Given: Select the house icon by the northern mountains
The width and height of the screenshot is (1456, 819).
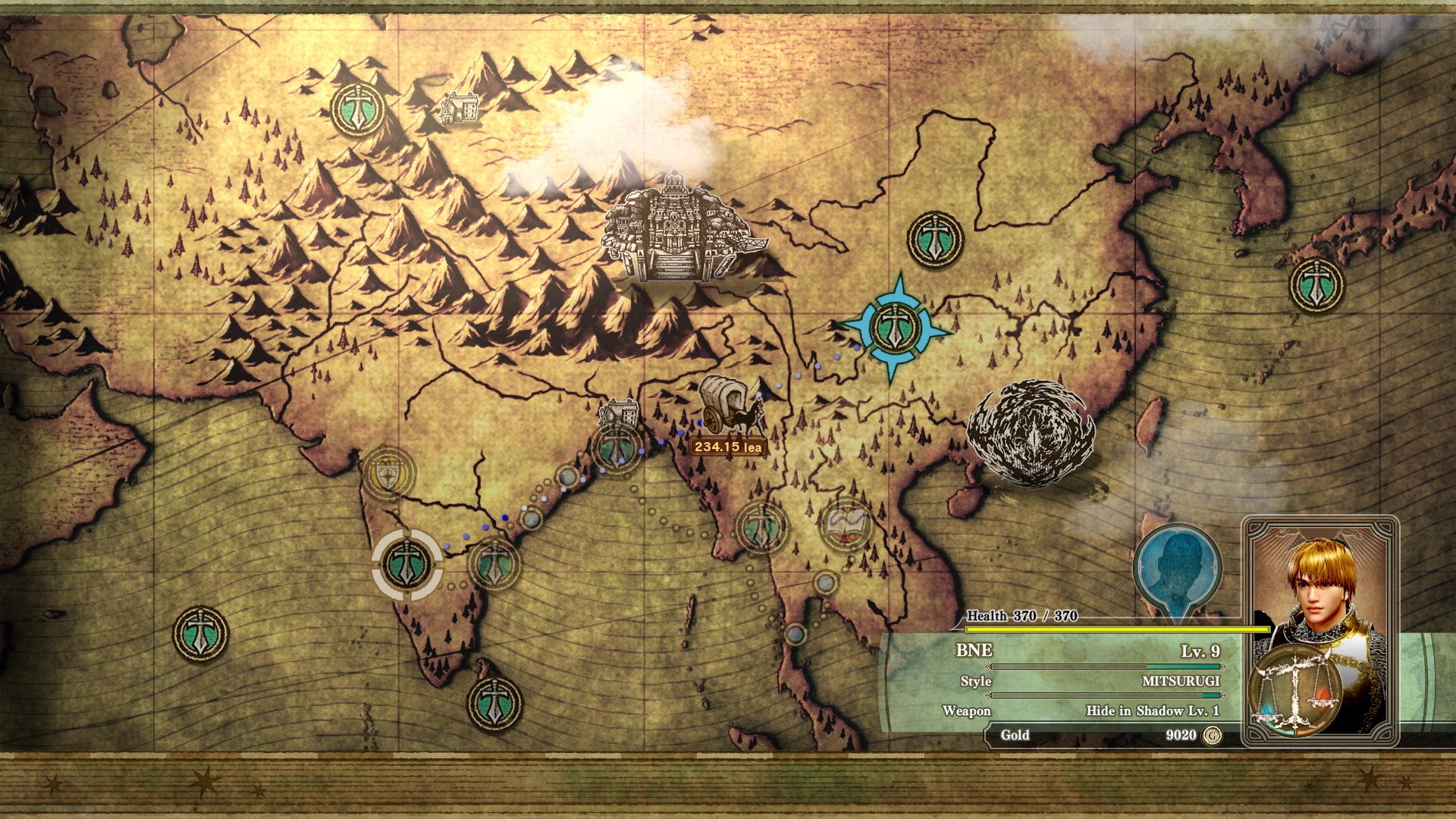Looking at the screenshot, I should [x=460, y=108].
